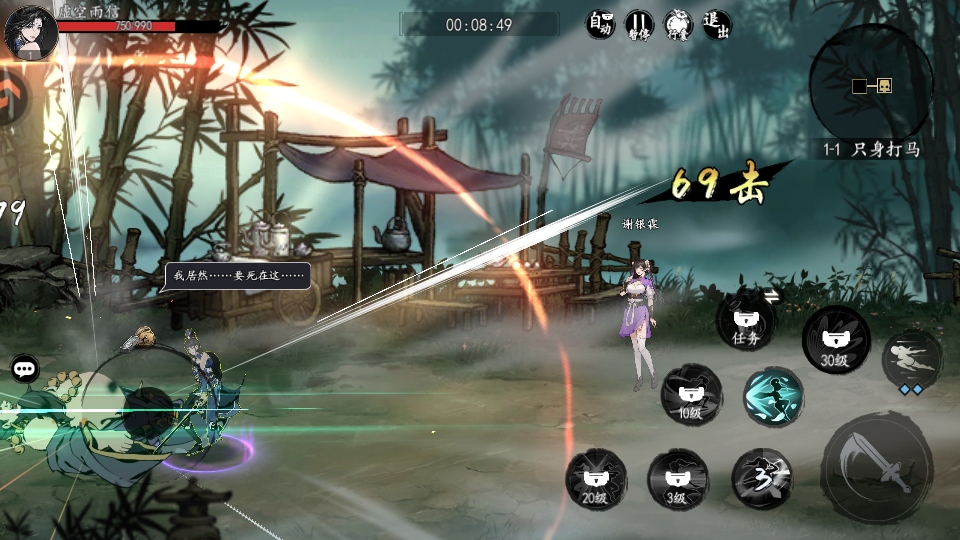This screenshot has height=540, width=960.
Task: Pause the fight with the 暂停 button
Action: 639,24
